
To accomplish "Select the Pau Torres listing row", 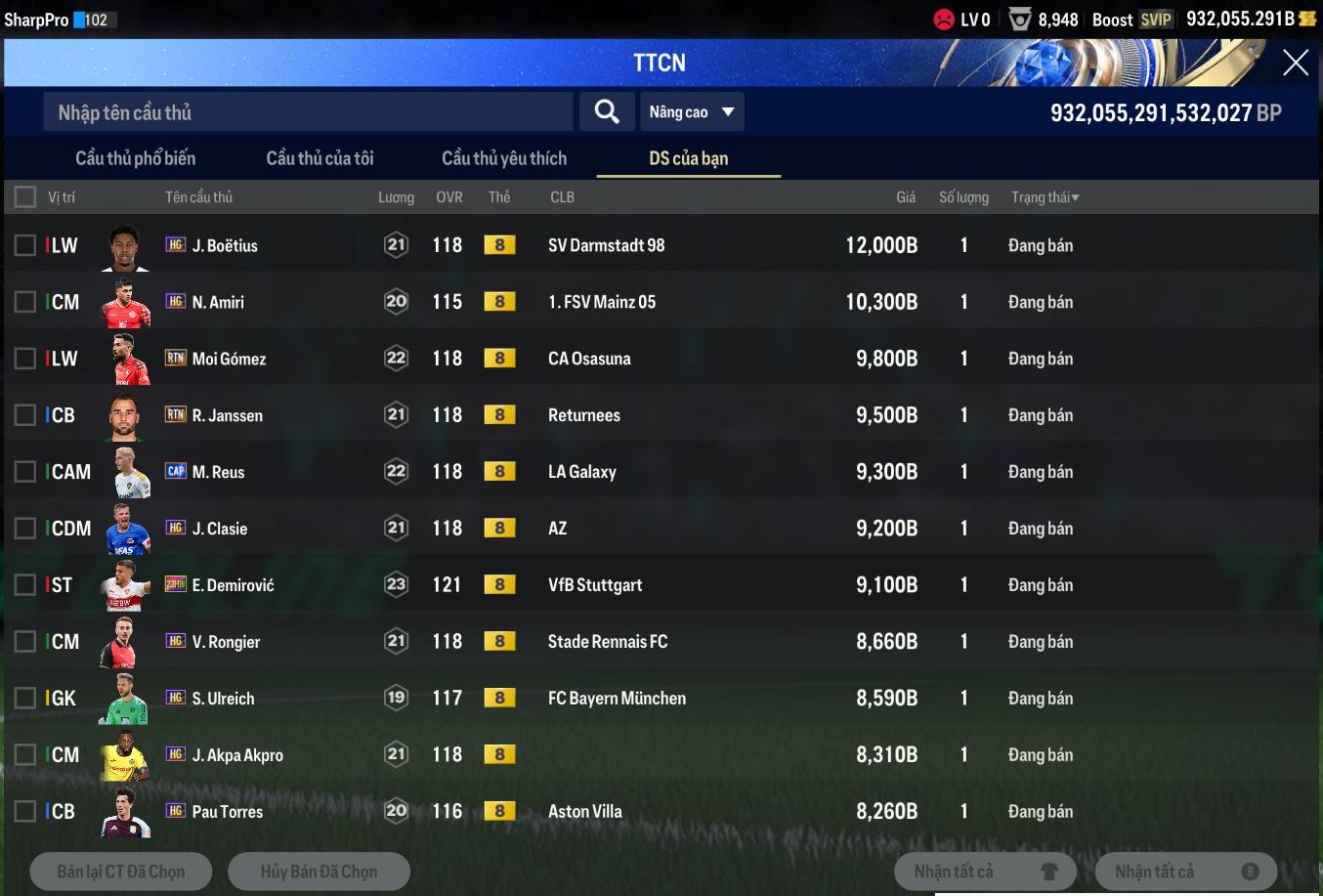I will coord(586,812).
